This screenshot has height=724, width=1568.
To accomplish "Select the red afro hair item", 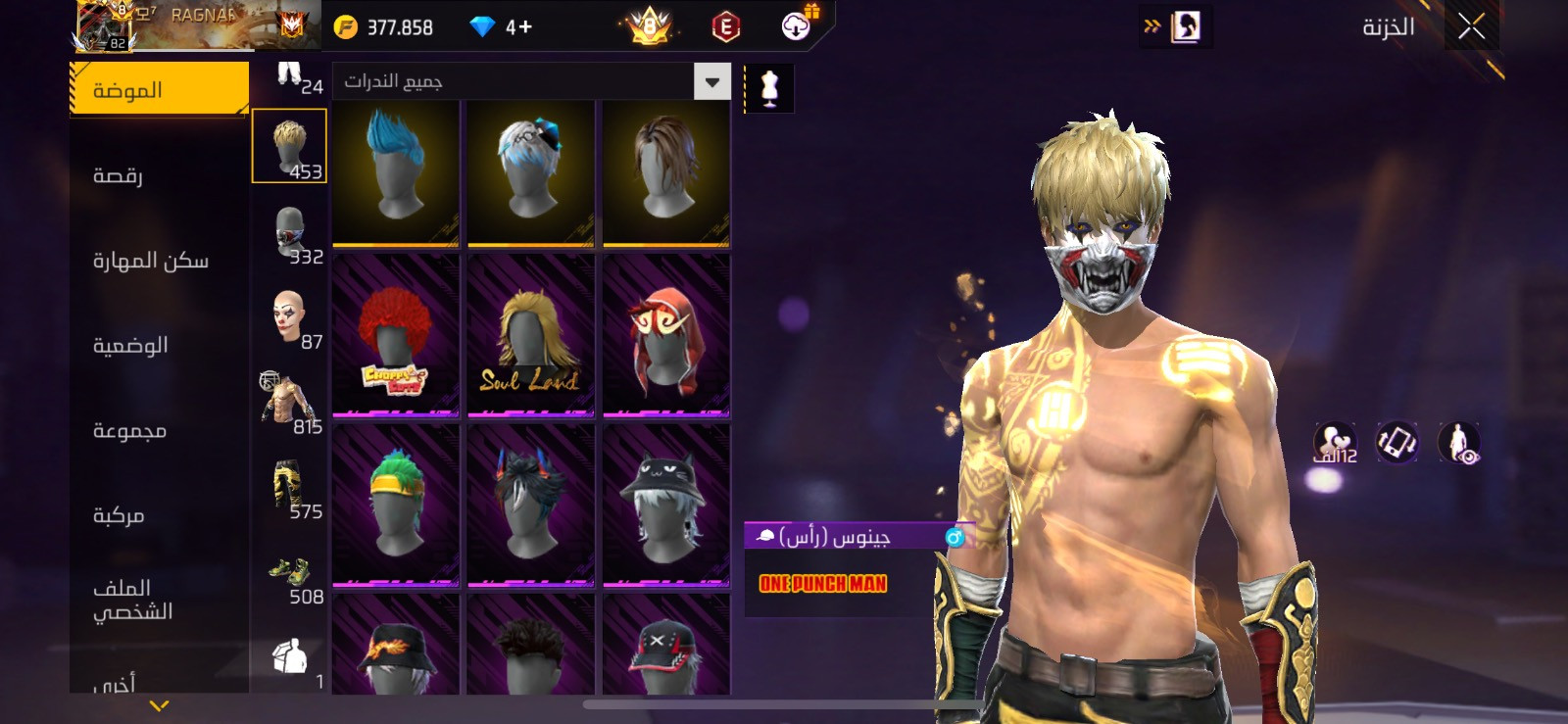I will [x=396, y=335].
